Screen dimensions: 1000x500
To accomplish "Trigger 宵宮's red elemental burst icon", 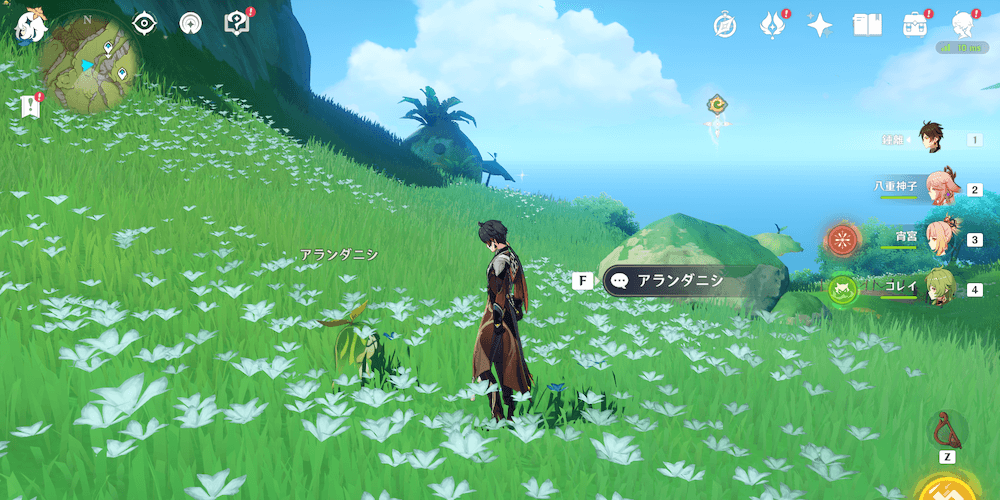I will (x=843, y=240).
